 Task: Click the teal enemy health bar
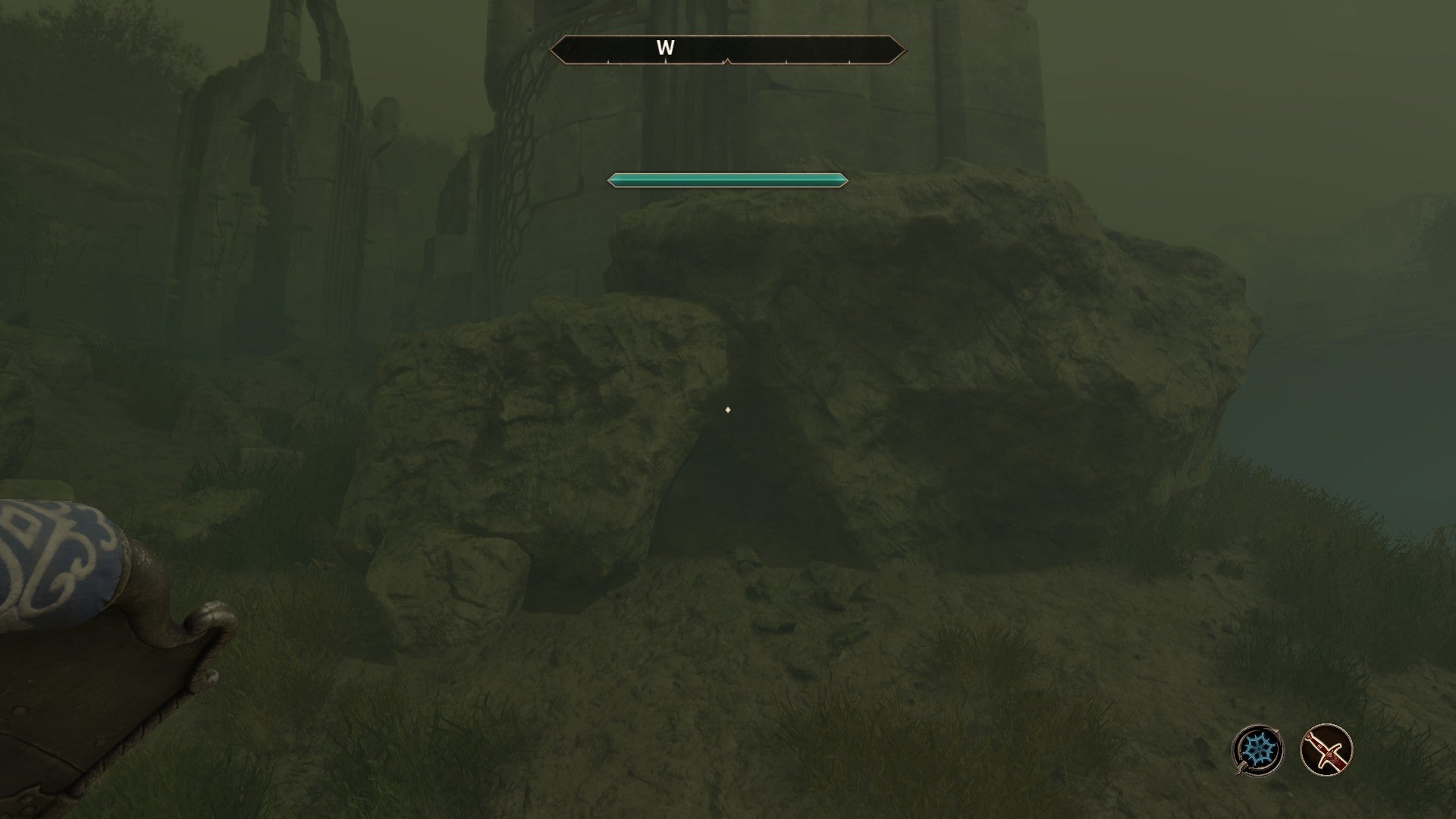pyautogui.click(x=724, y=181)
